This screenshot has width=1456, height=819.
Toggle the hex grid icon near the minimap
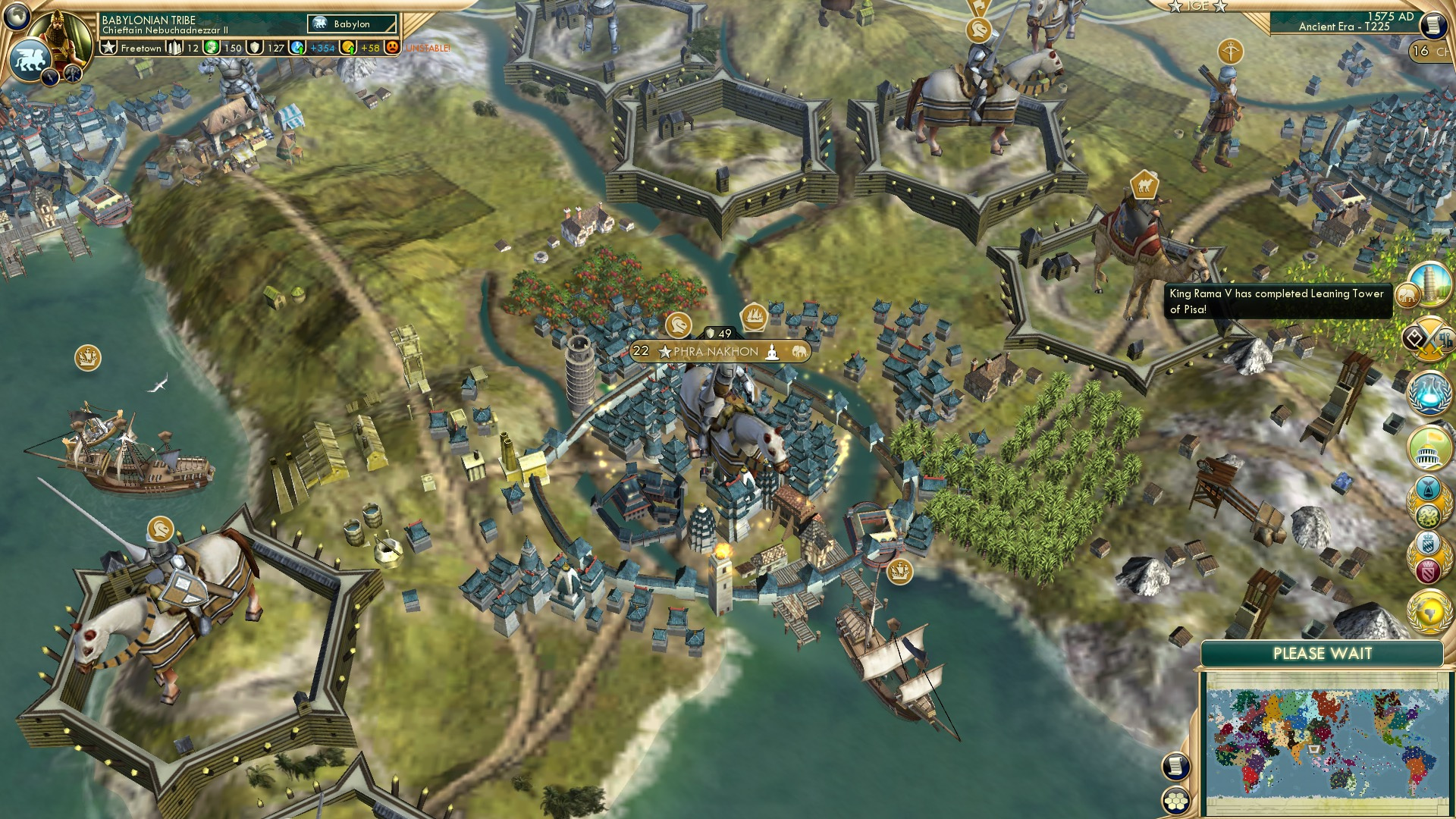[1176, 799]
